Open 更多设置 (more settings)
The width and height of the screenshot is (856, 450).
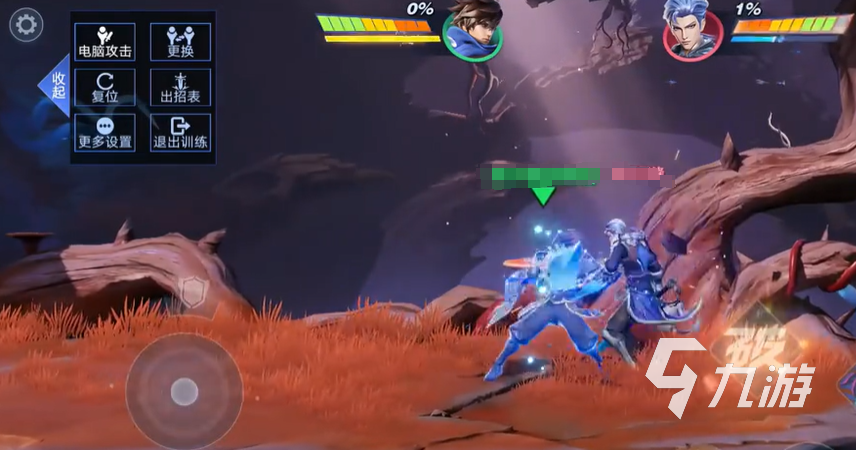(x=105, y=133)
